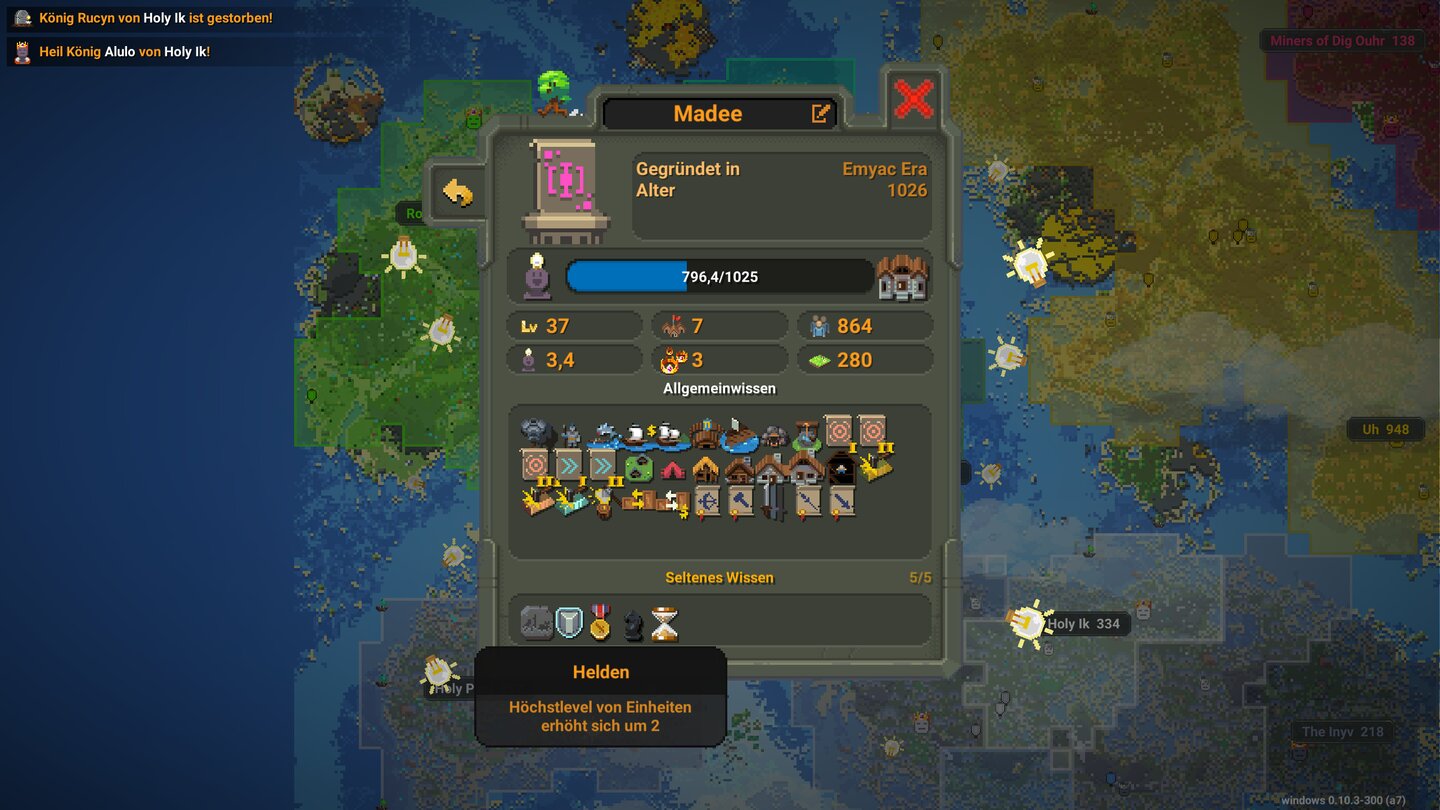Select the glowing shield rare knowledge icon
Image resolution: width=1440 pixels, height=810 pixels.
pos(570,623)
